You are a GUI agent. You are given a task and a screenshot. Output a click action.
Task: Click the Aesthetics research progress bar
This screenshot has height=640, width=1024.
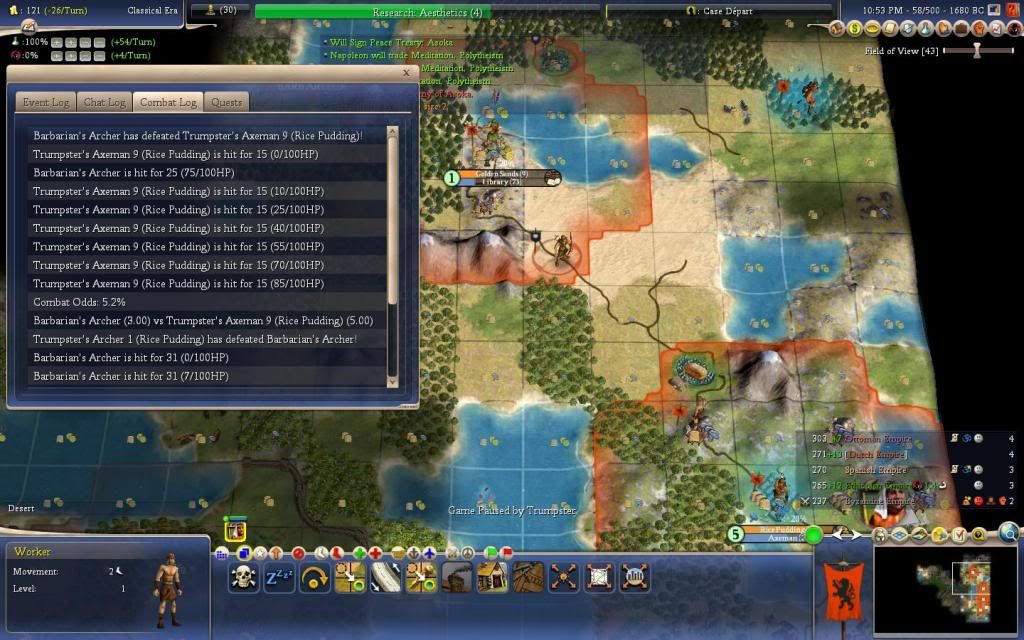point(428,12)
